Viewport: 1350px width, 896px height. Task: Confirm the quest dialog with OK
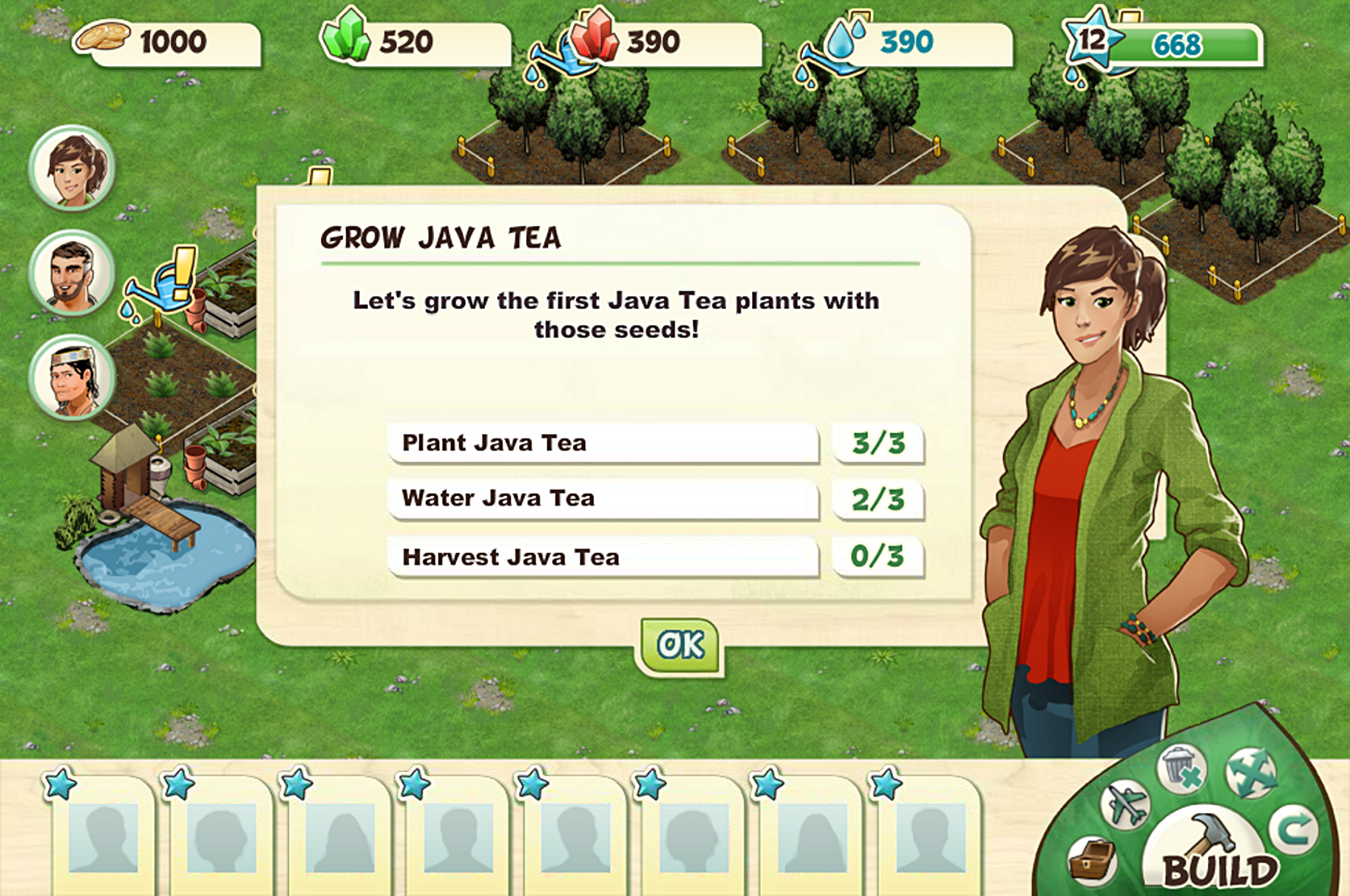click(x=680, y=646)
